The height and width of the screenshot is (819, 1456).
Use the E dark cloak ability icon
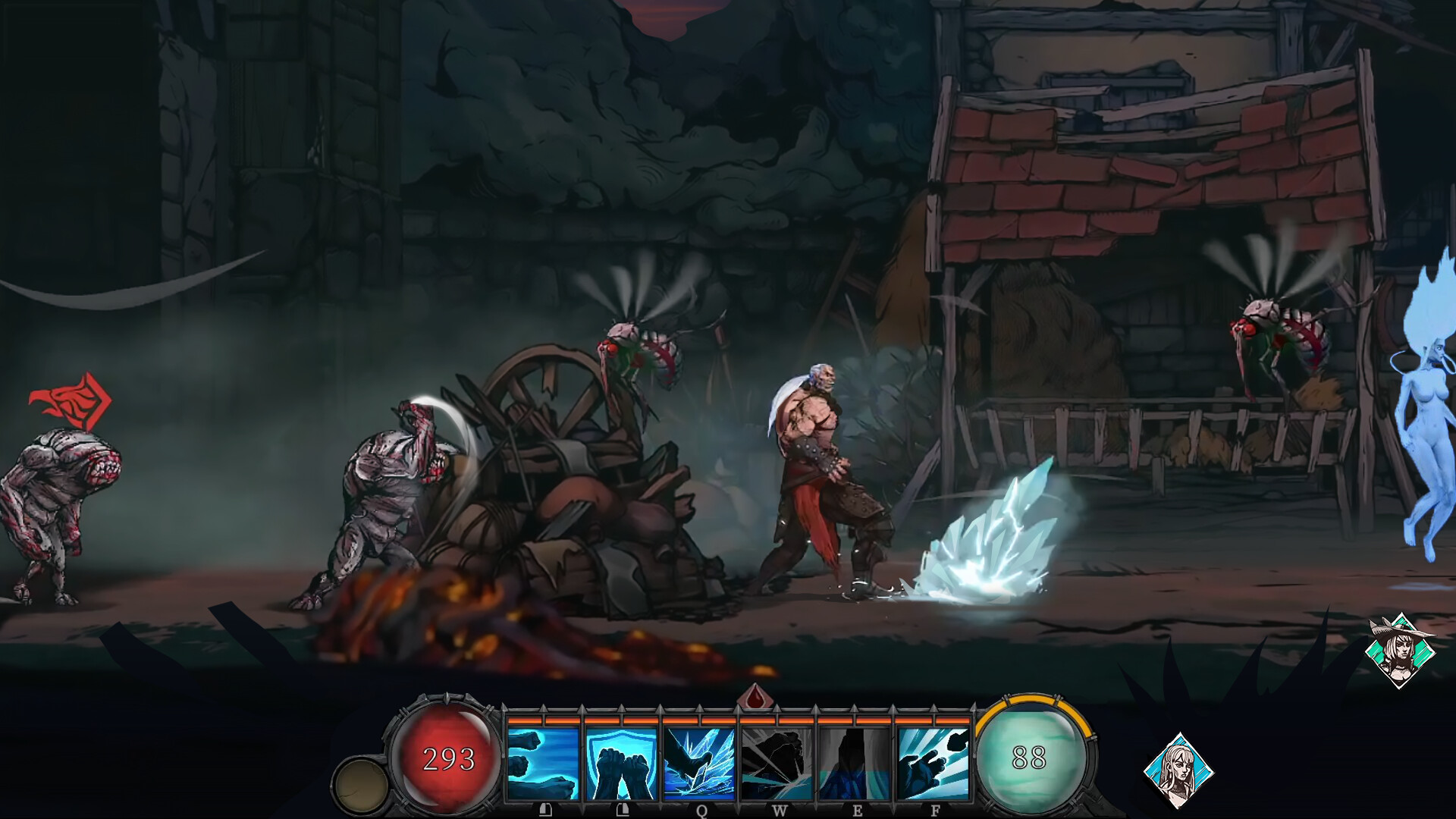[853, 762]
